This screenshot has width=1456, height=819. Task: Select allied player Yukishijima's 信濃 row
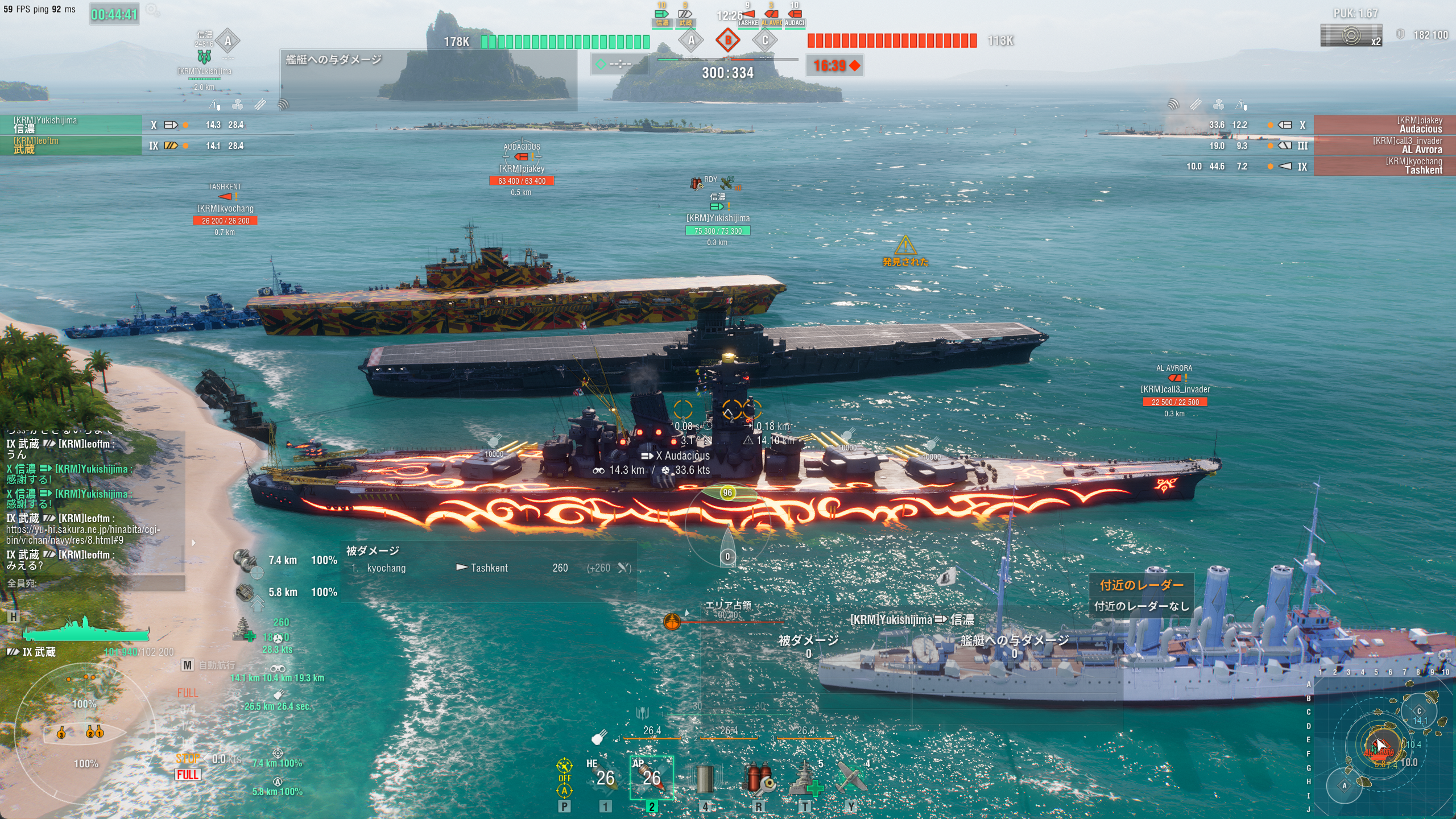71,125
